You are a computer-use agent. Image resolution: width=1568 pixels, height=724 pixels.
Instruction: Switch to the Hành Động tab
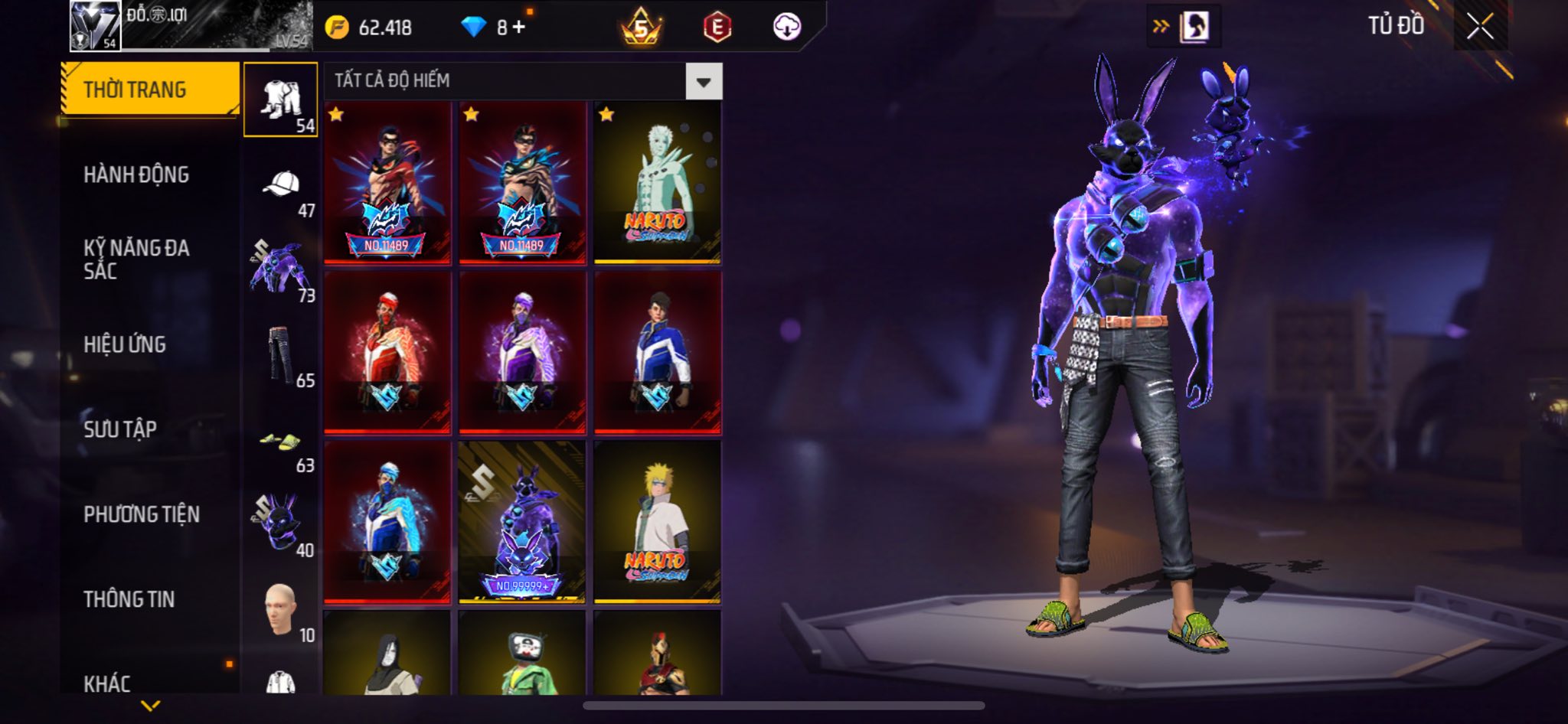pyautogui.click(x=136, y=174)
